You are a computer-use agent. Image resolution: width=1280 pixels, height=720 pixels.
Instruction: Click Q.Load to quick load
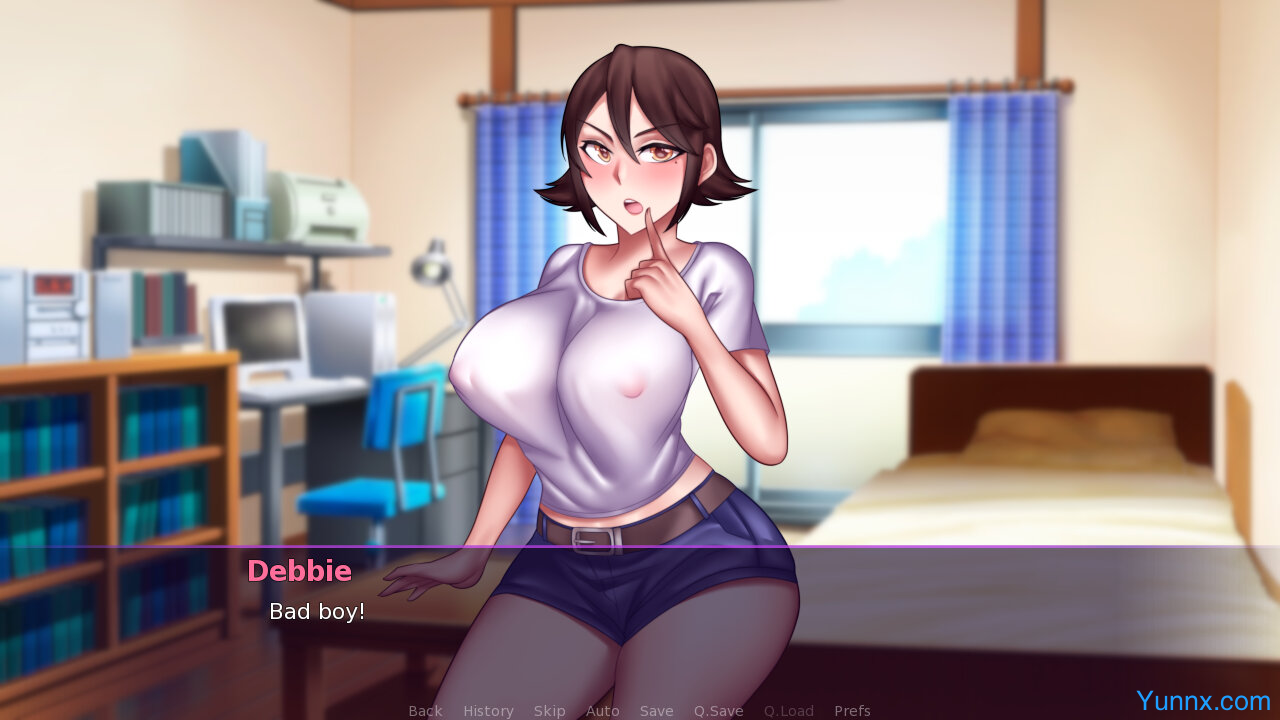(x=788, y=711)
